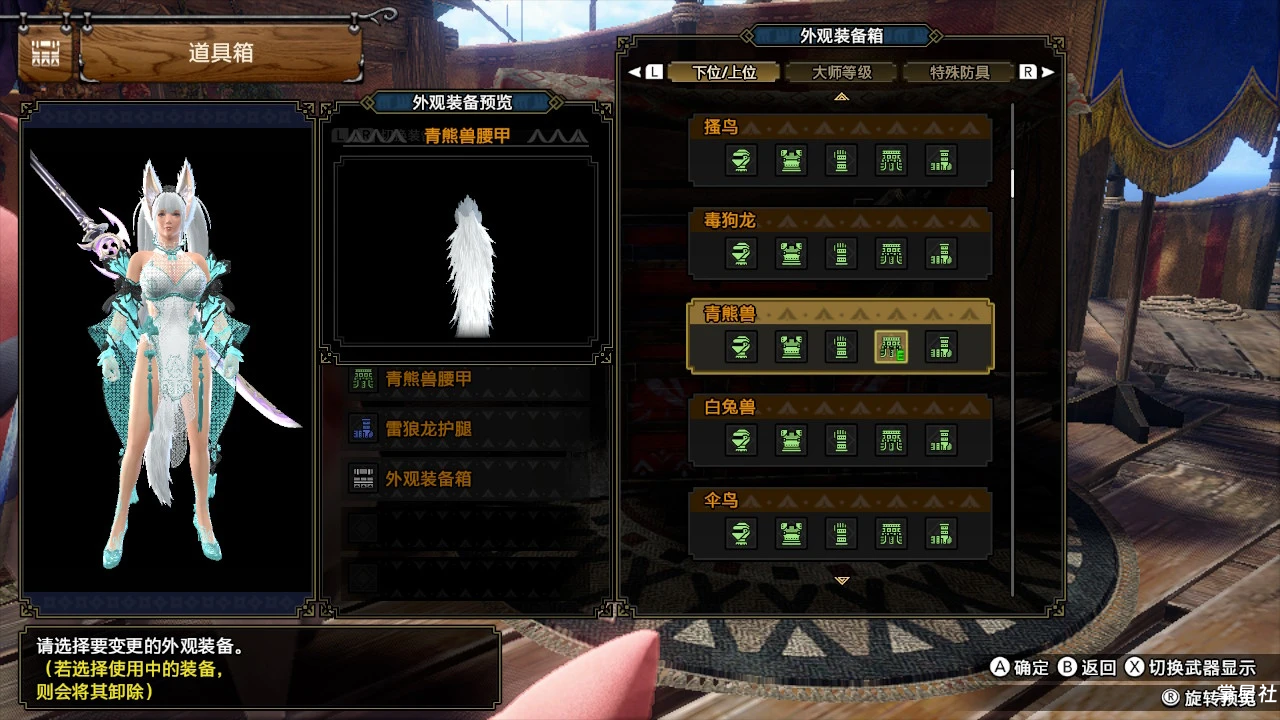The width and height of the screenshot is (1280, 720).
Task: Select the 搔鸟 chest armor icon
Action: [x=791, y=160]
